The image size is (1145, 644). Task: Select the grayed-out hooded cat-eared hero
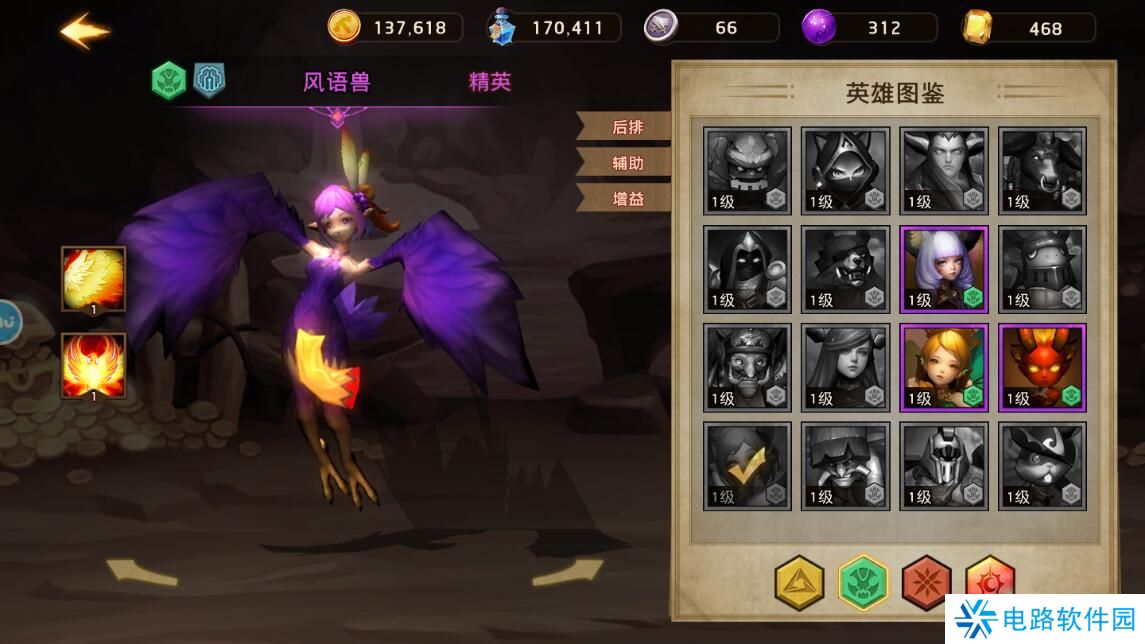point(845,171)
